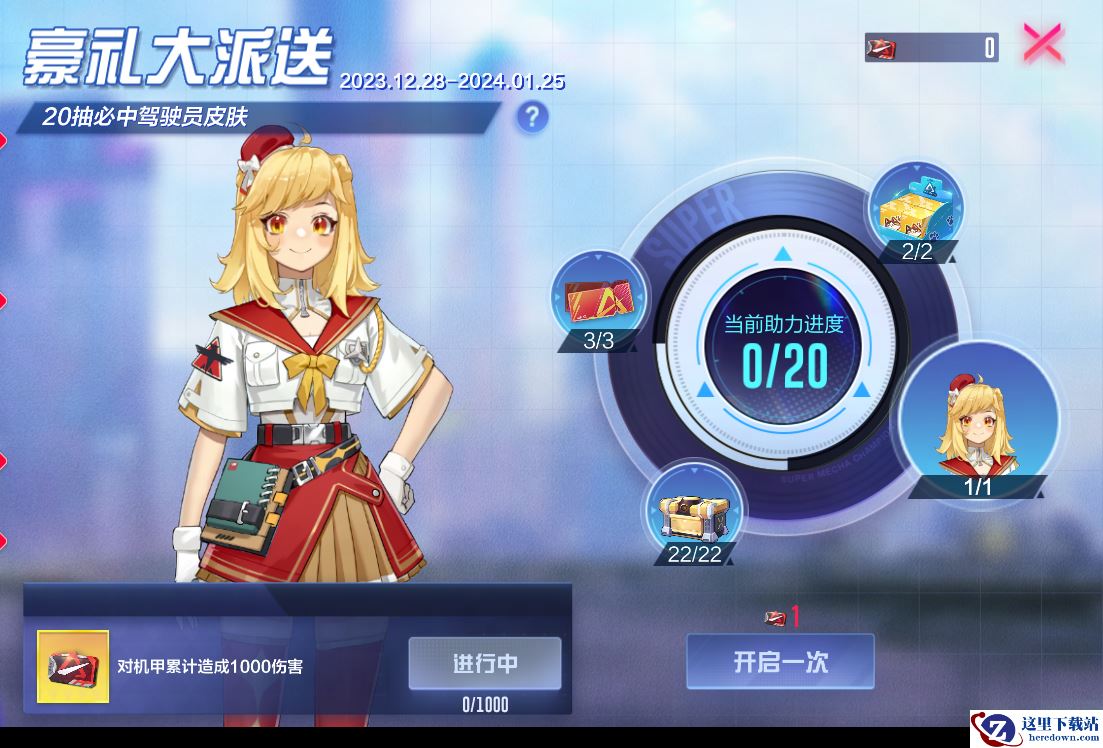This screenshot has width=1103, height=748.
Task: Open the ticket currency counter at top
Action: tap(932, 47)
